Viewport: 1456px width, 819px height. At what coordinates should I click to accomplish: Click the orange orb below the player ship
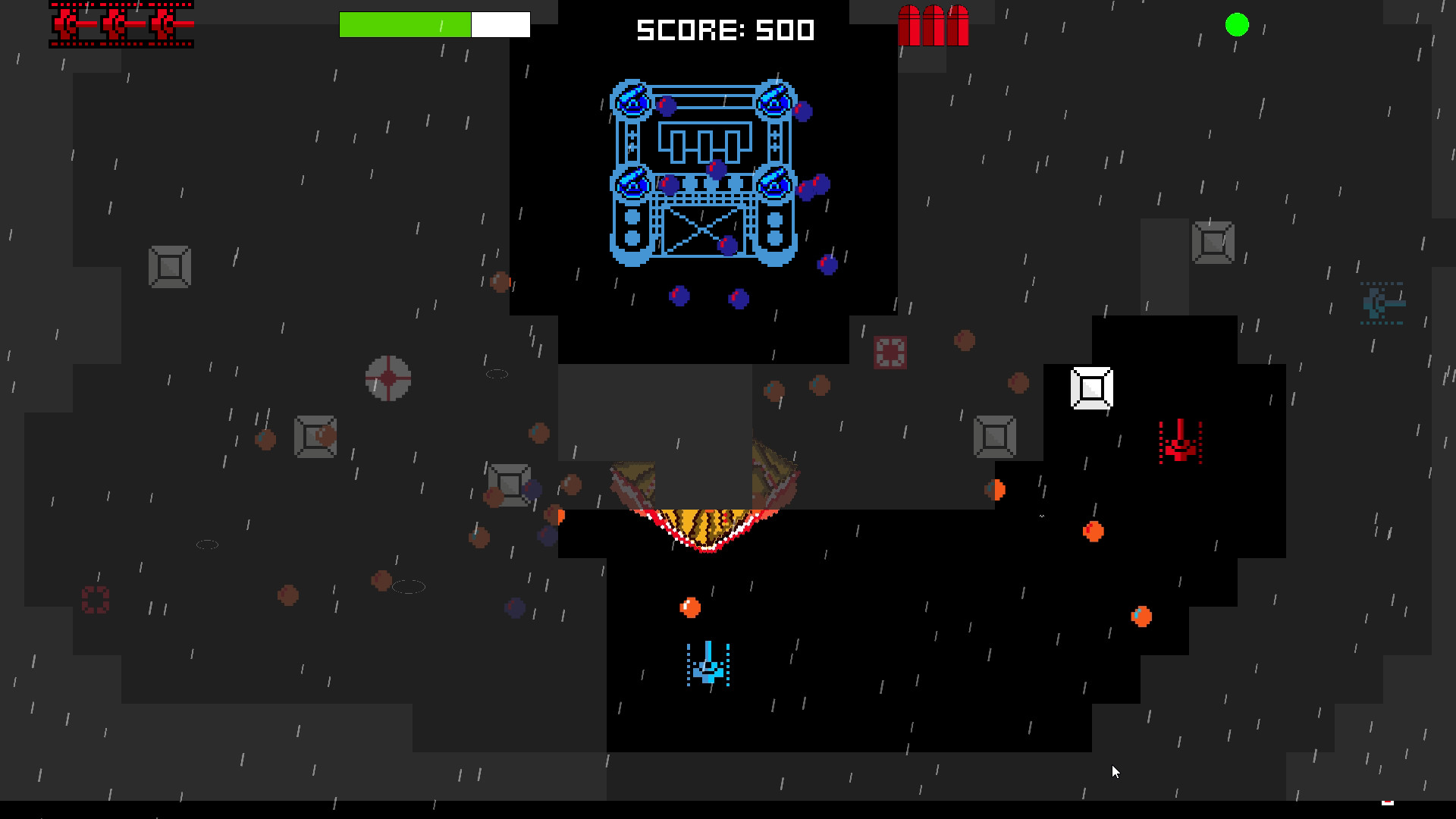tap(689, 607)
